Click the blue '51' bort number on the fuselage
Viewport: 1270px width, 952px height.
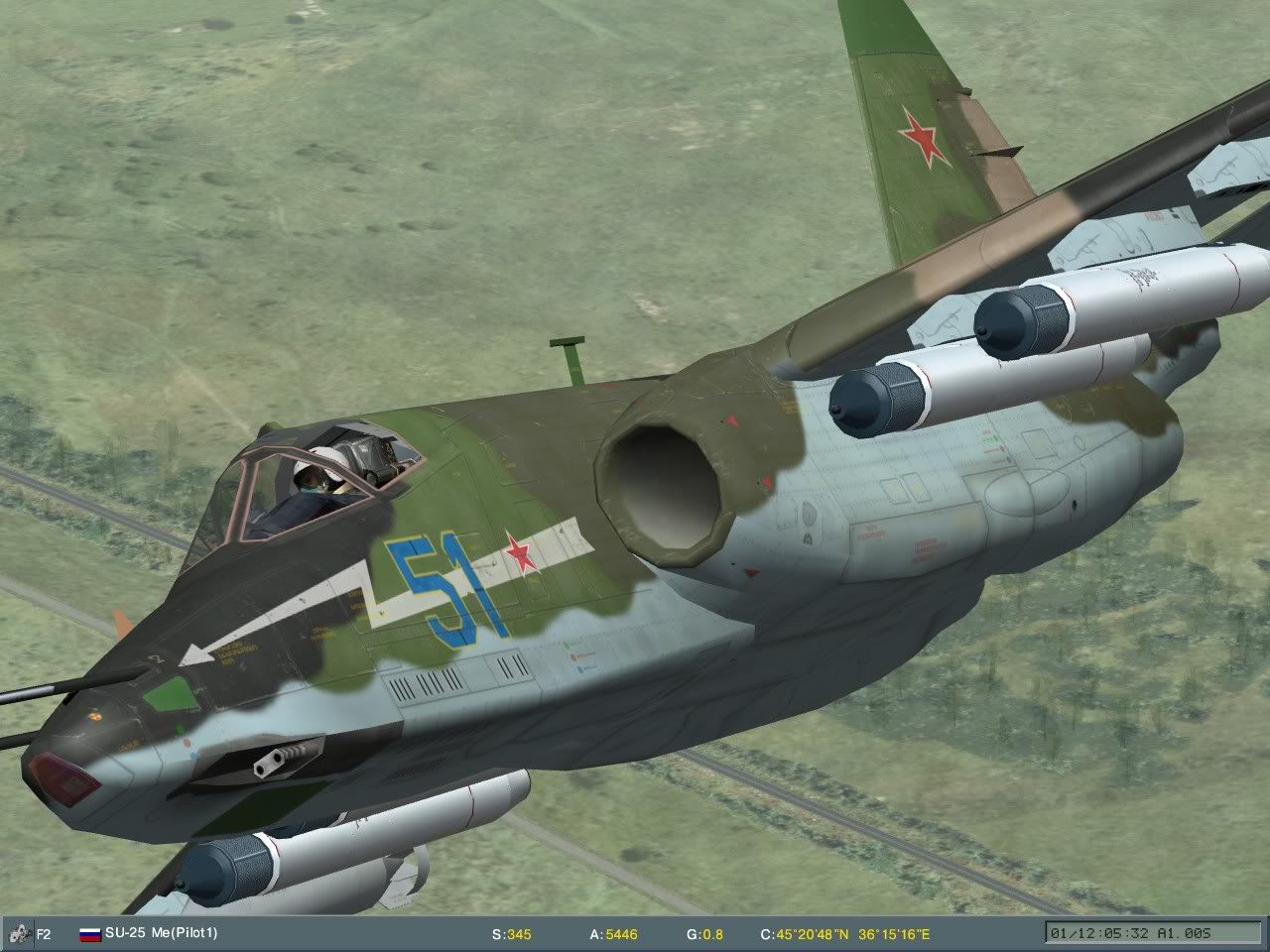pyautogui.click(x=444, y=585)
